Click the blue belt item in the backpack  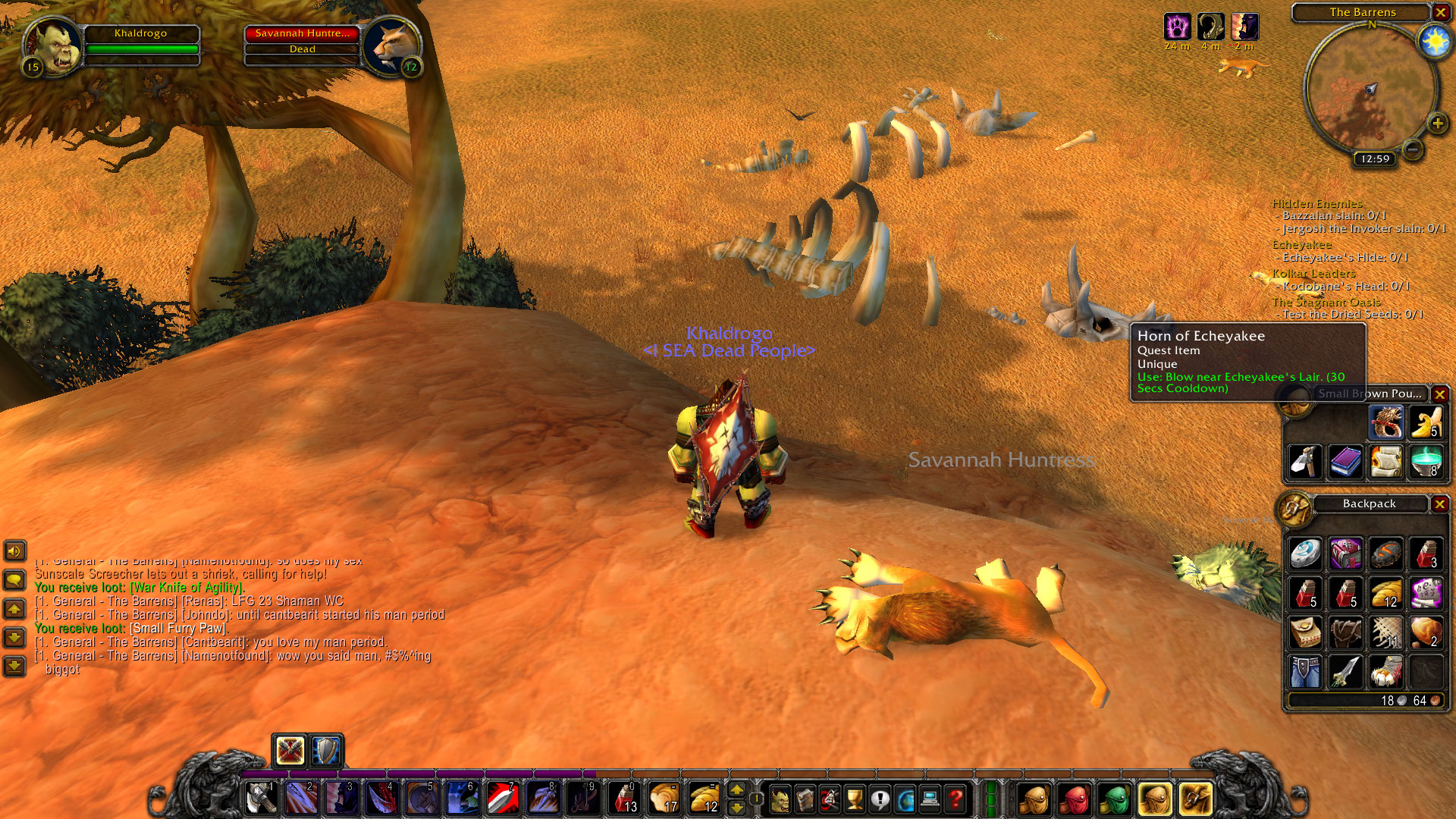1306,673
